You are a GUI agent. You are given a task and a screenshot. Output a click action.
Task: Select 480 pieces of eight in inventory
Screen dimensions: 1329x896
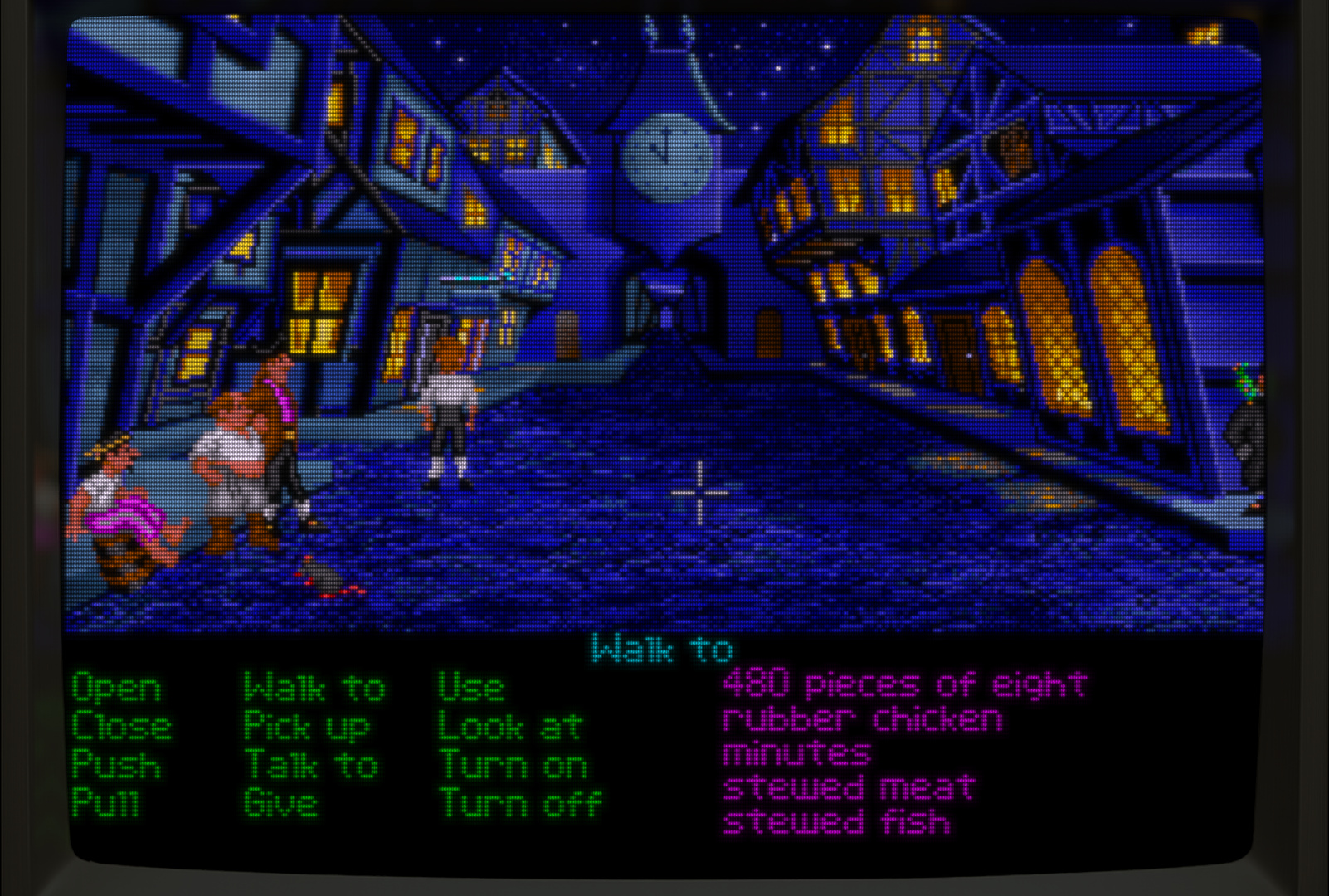point(904,684)
